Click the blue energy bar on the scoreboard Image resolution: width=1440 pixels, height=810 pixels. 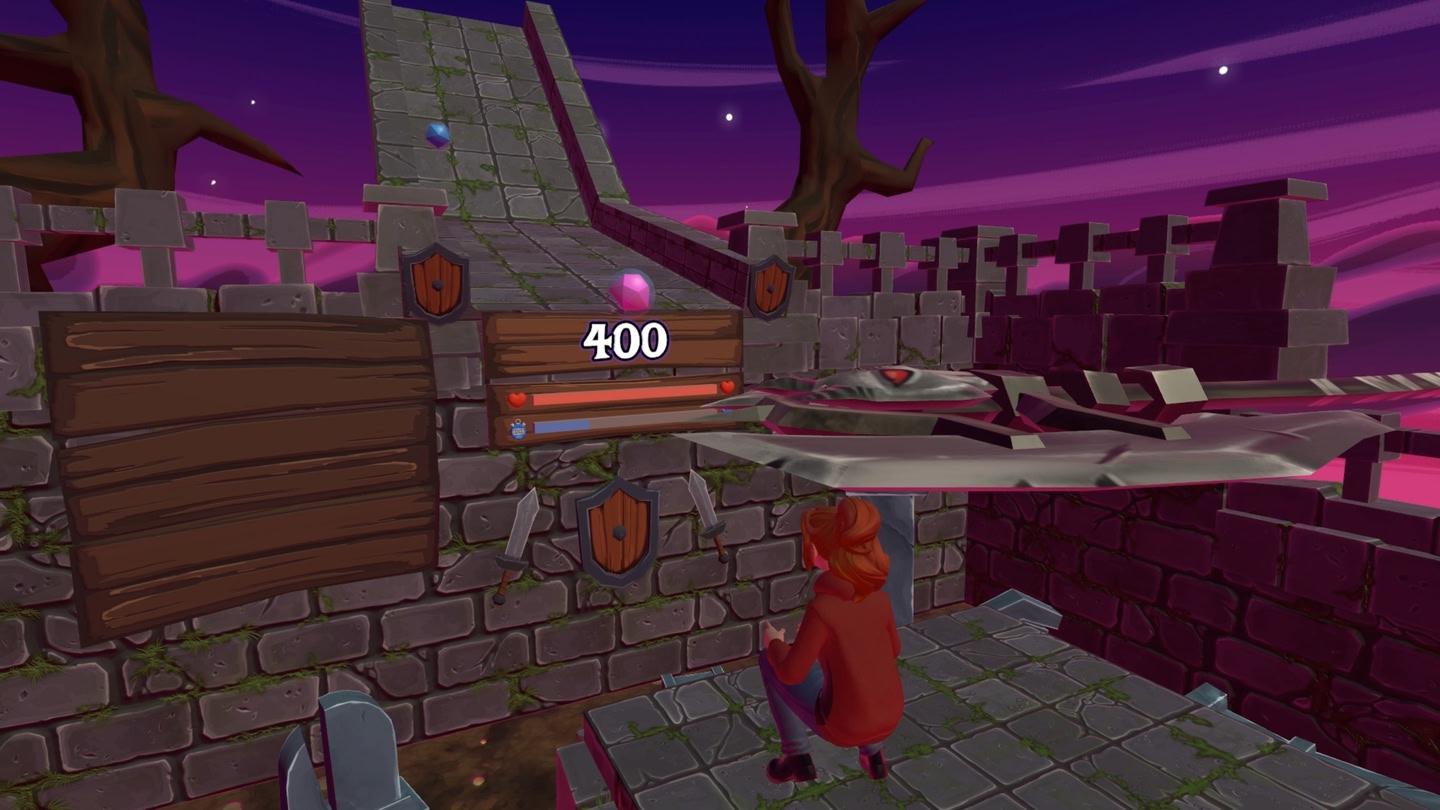point(560,426)
